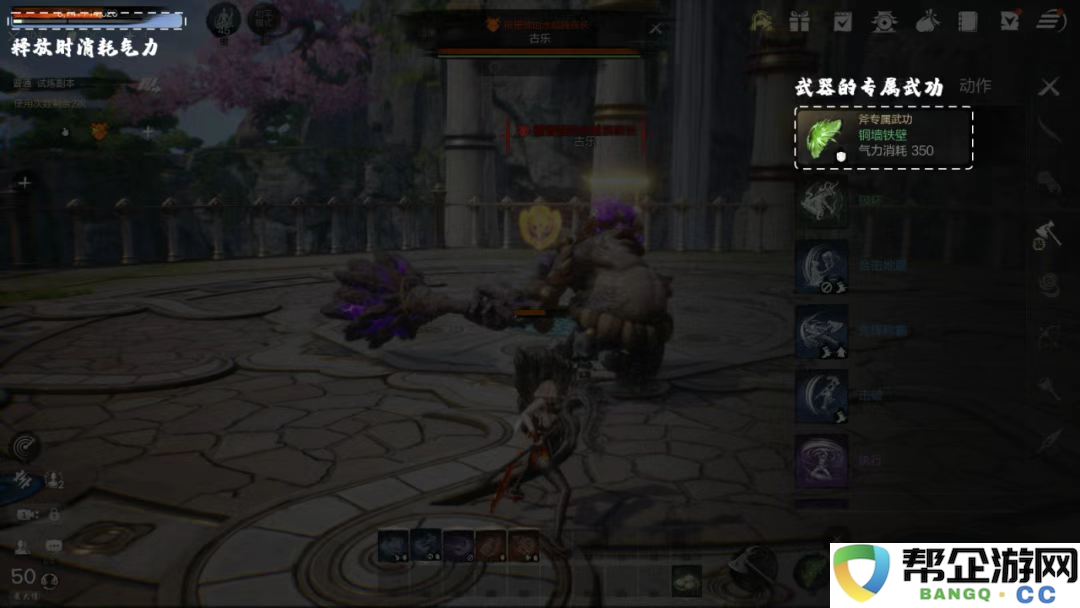The image size is (1080, 608).
Task: Dismiss the 古乐 boss target frame
Action: tap(655, 29)
